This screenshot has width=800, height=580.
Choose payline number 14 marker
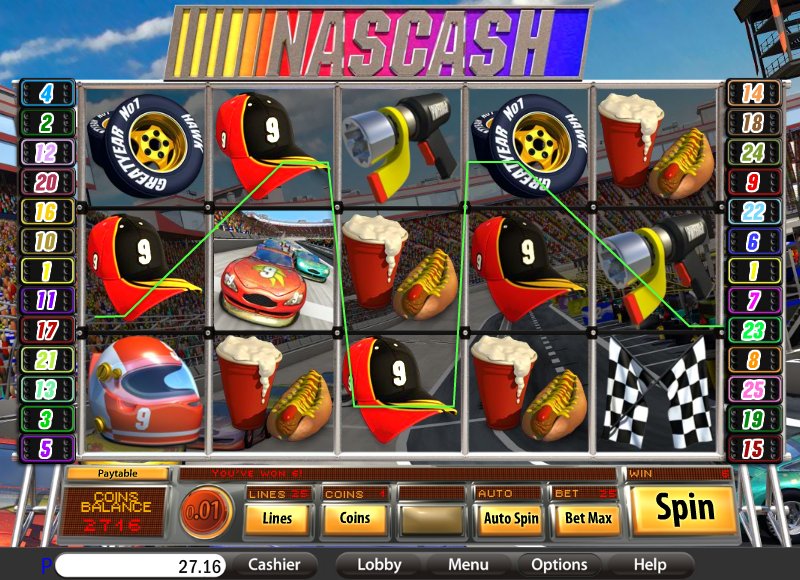tap(752, 94)
